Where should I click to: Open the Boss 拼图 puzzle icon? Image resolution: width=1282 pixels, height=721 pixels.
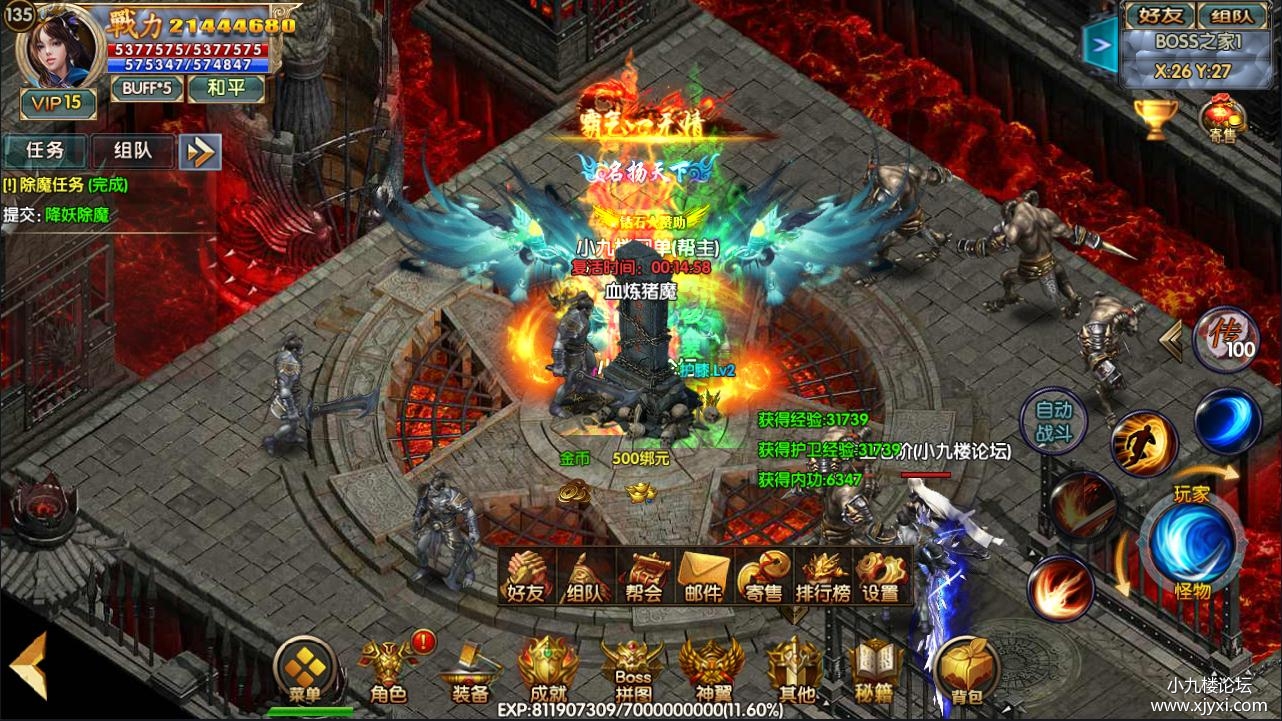(x=632, y=672)
